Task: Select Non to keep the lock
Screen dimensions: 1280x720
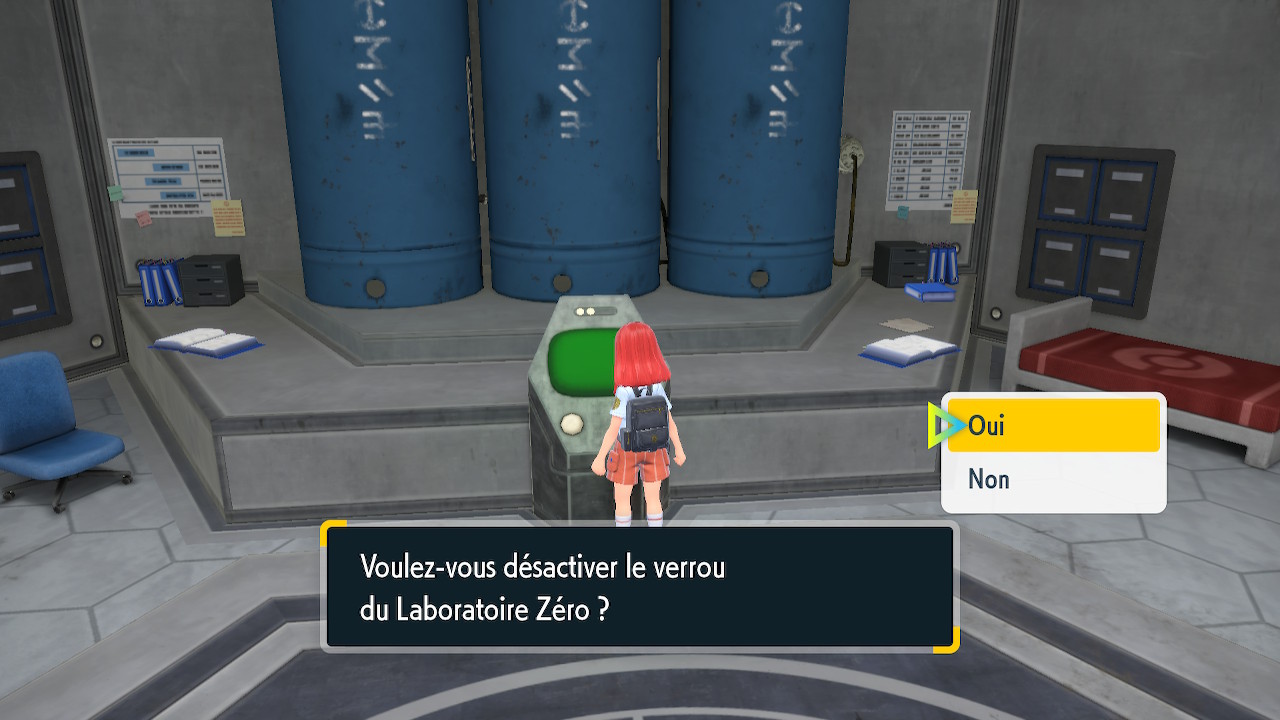Action: pyautogui.click(x=1052, y=480)
